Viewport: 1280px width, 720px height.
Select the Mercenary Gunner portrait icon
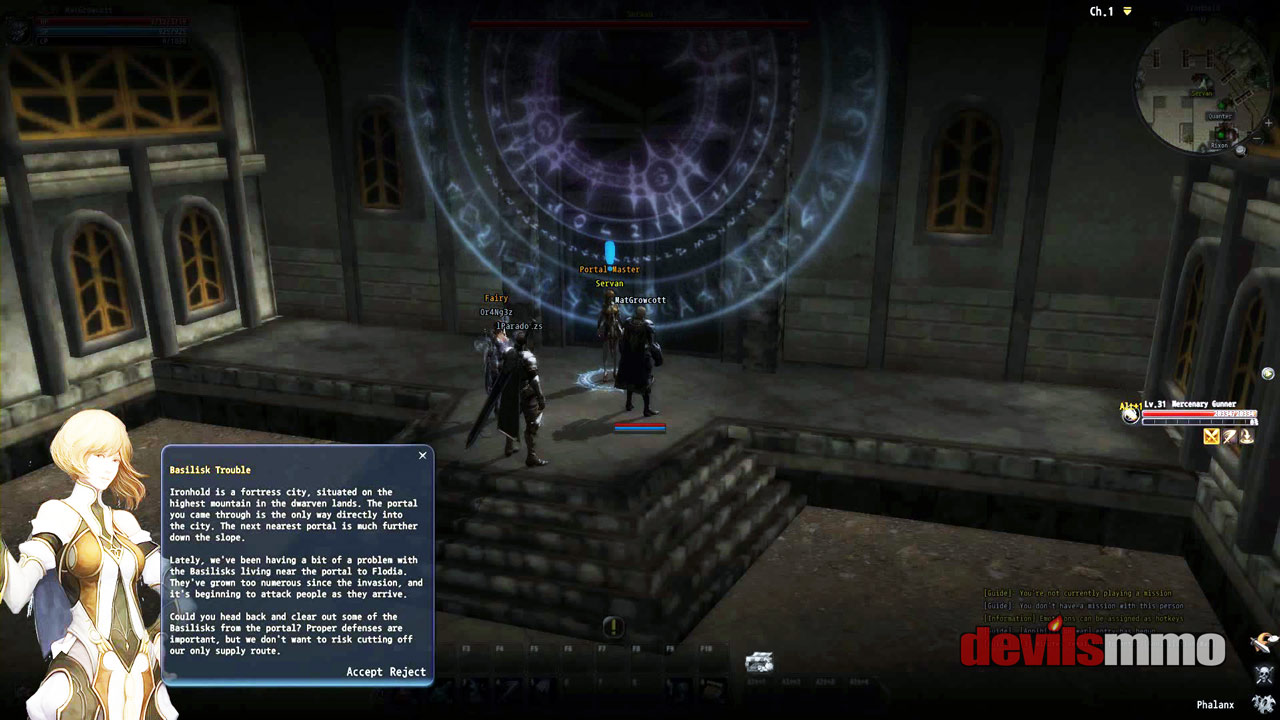[x=1131, y=415]
